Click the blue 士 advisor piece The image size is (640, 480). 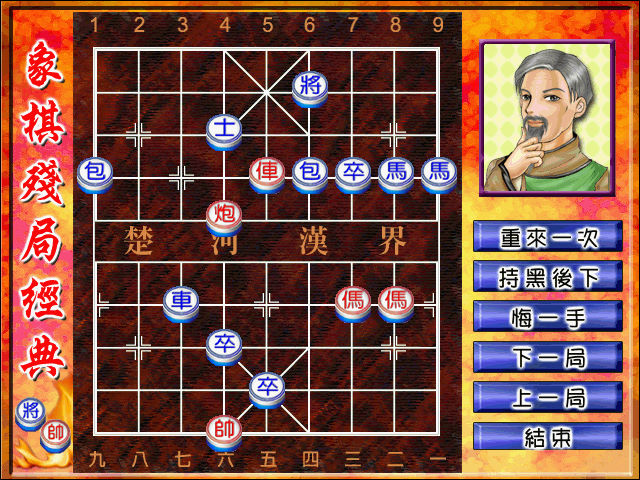point(224,130)
